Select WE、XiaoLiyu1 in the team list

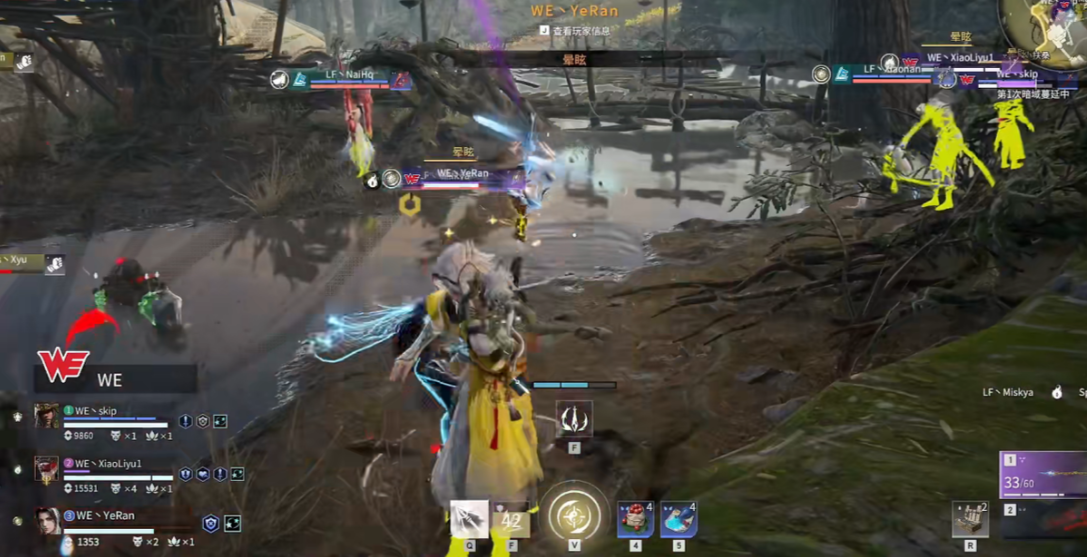108,464
